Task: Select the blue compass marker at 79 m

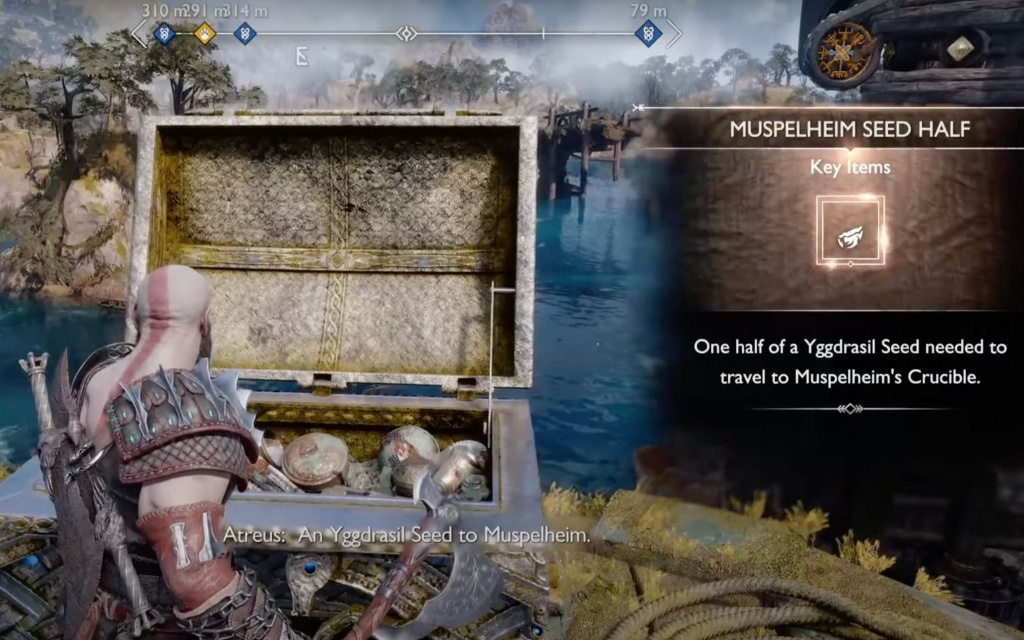Action: (x=648, y=34)
